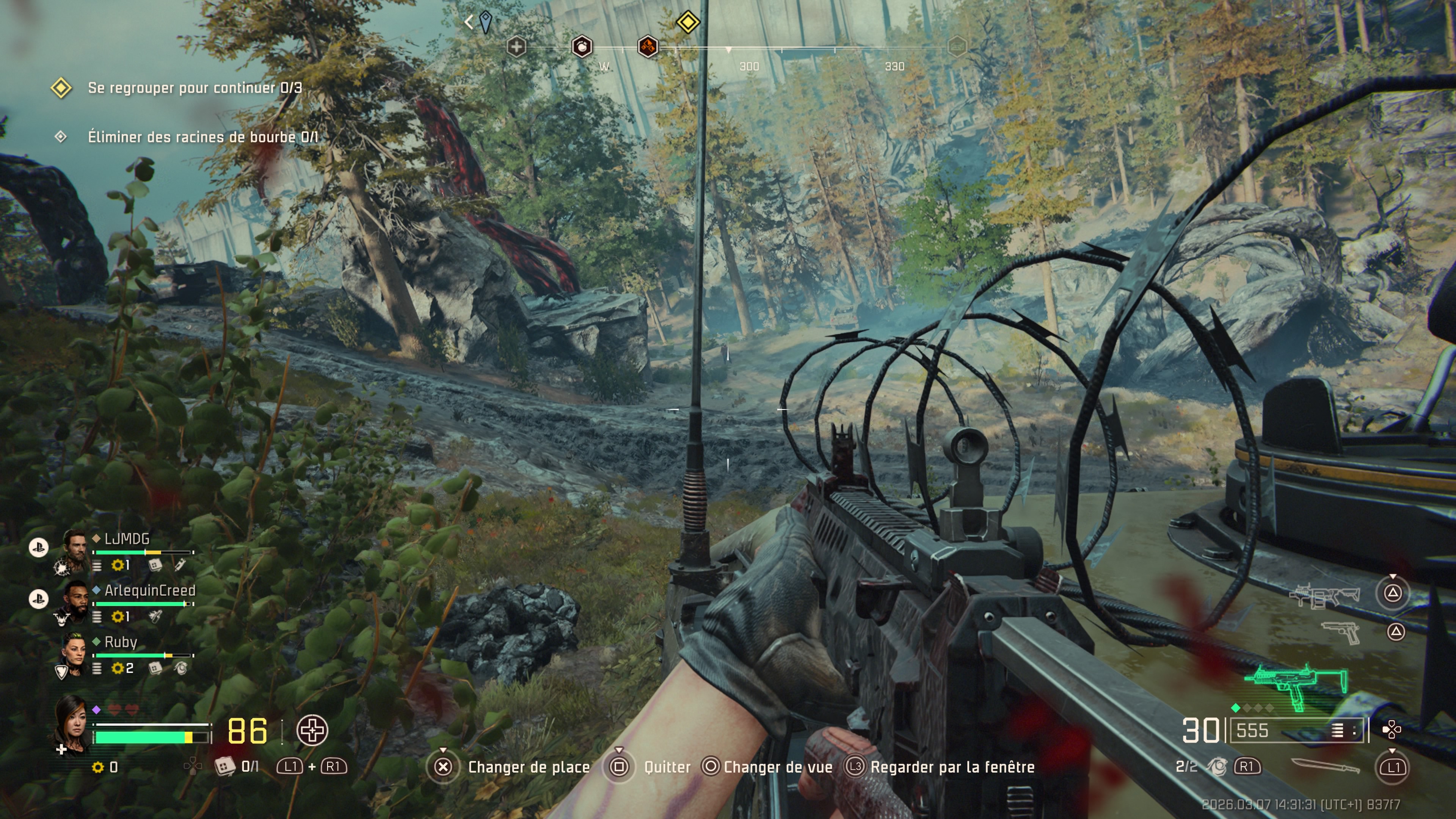Use the healing cross icon next to 86
This screenshot has height=819, width=1456.
click(x=312, y=730)
